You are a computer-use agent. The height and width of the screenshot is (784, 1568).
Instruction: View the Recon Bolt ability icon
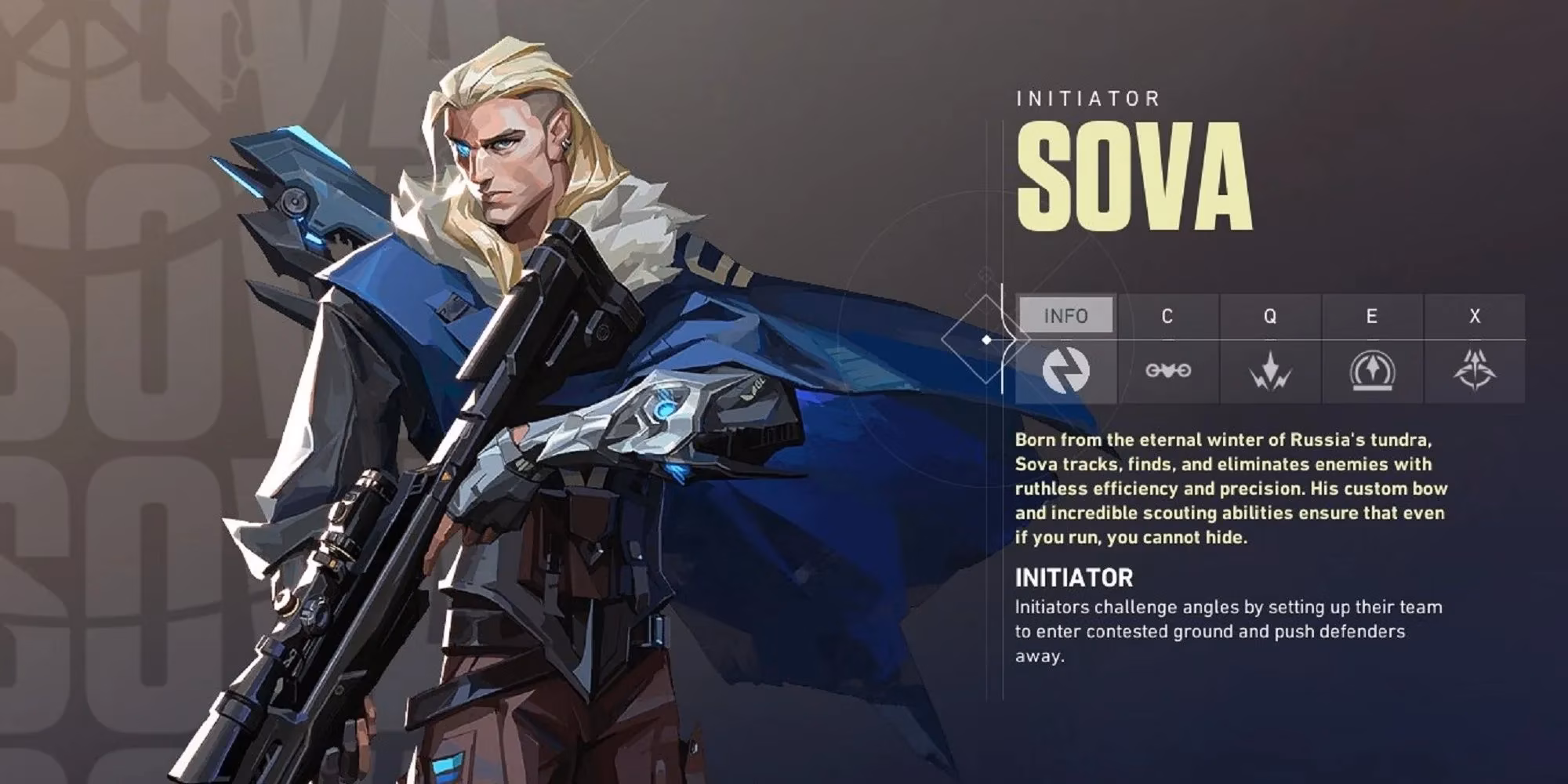pos(1371,370)
